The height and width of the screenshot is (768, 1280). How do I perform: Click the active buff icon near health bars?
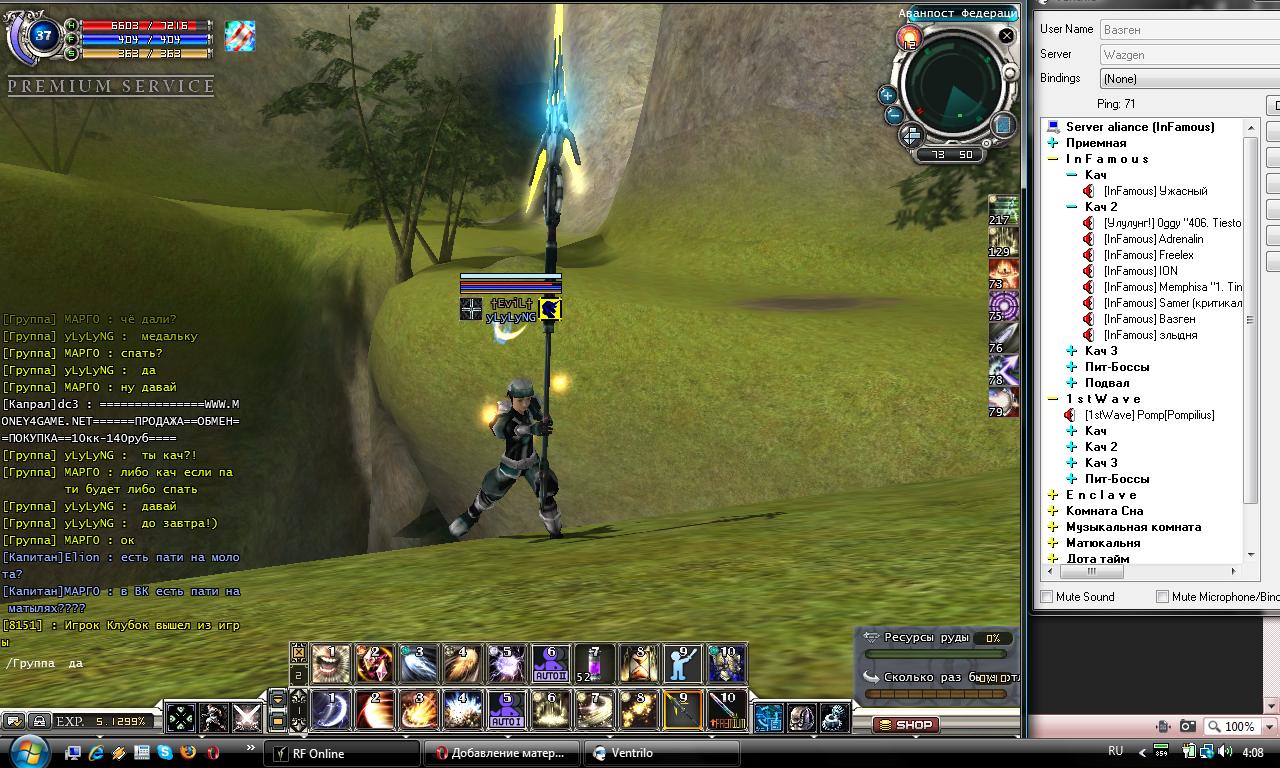pyautogui.click(x=240, y=37)
